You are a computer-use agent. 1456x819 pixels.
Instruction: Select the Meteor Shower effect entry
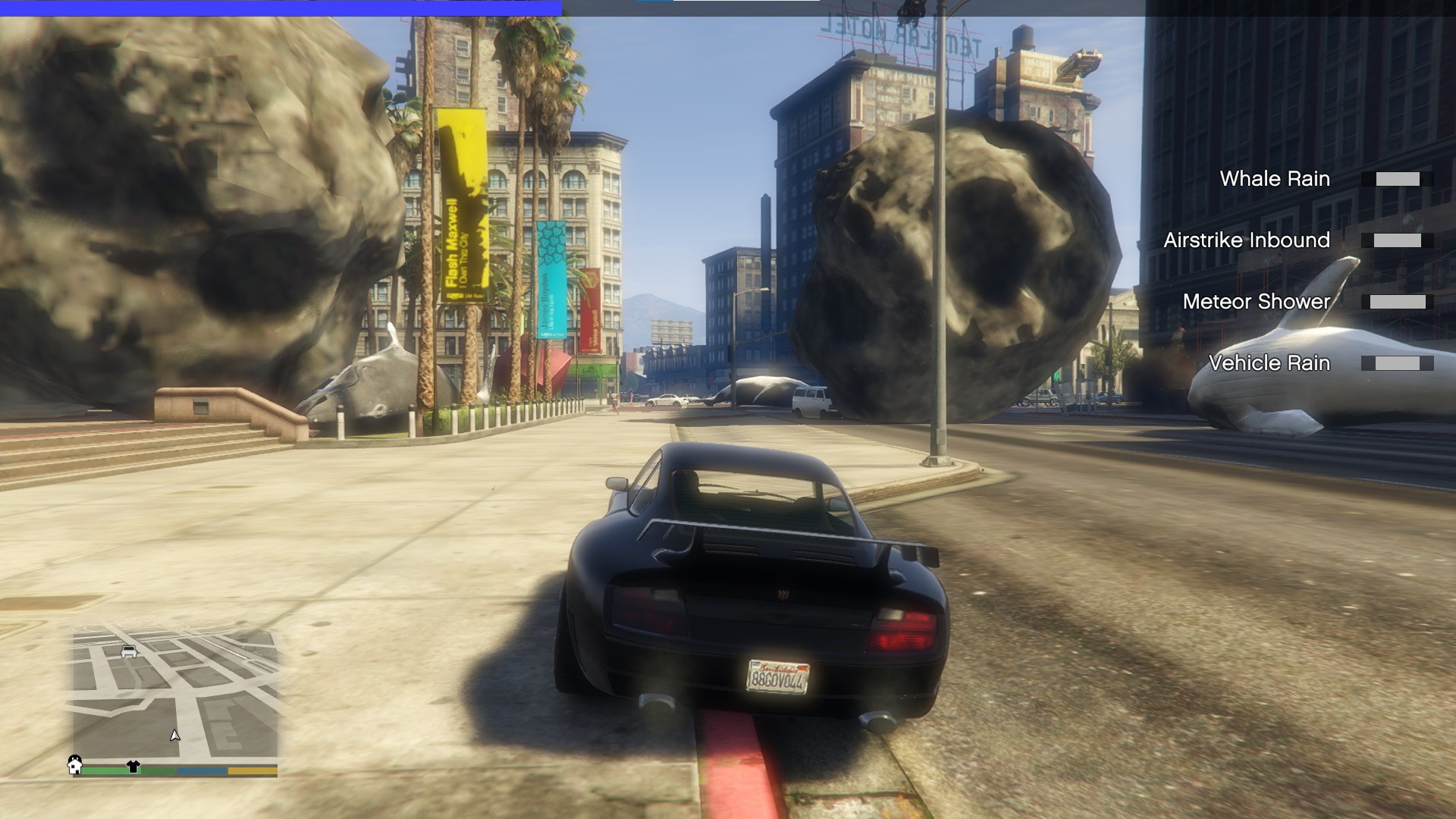1256,302
